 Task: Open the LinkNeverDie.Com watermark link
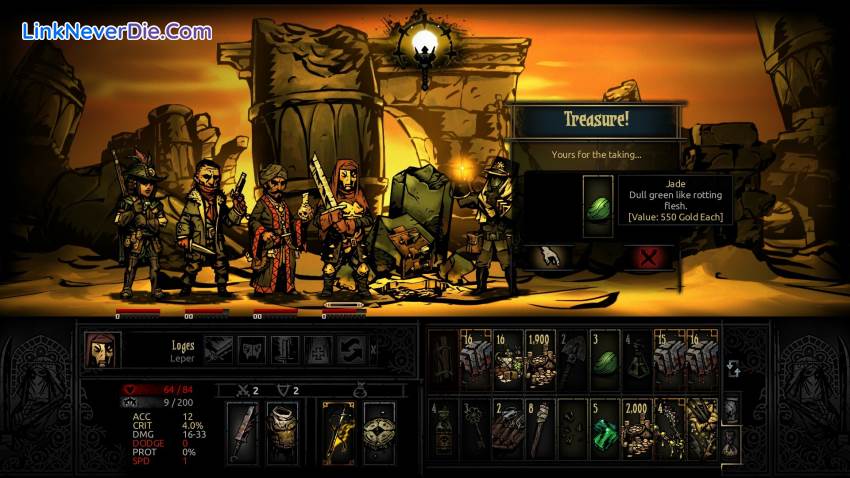click(117, 31)
